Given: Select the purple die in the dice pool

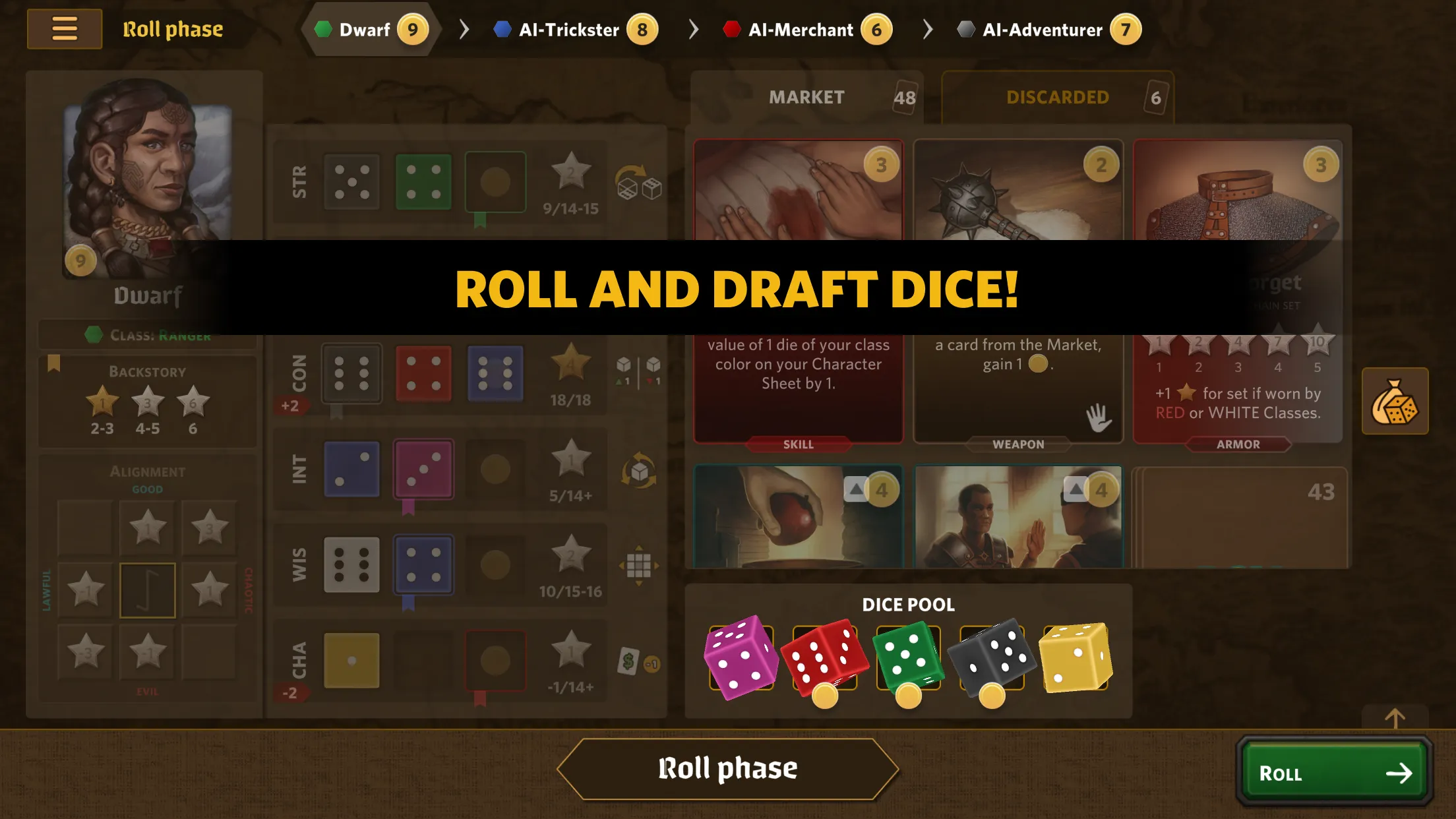Looking at the screenshot, I should tap(741, 657).
